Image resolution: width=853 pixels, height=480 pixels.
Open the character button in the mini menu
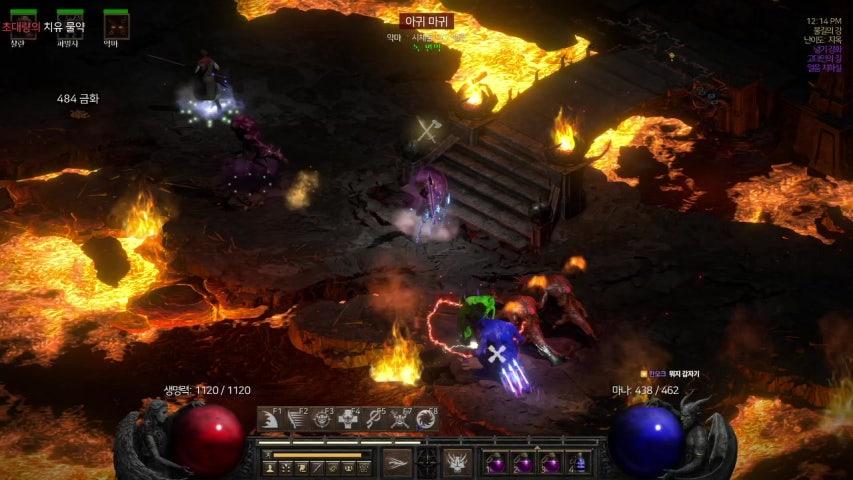(270, 467)
